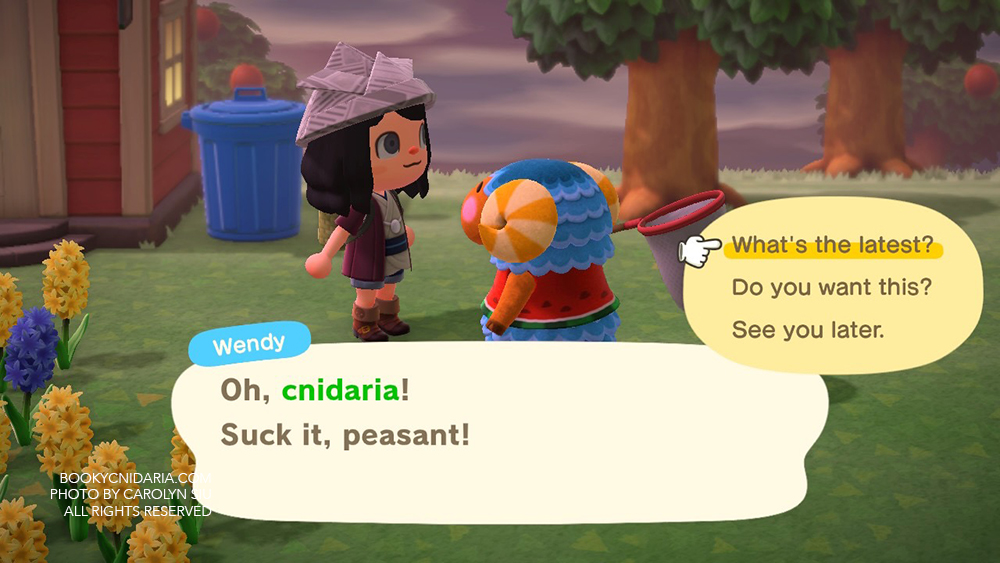1000x563 pixels.
Task: Pick "See you later." to end conversation
Action: 808,330
